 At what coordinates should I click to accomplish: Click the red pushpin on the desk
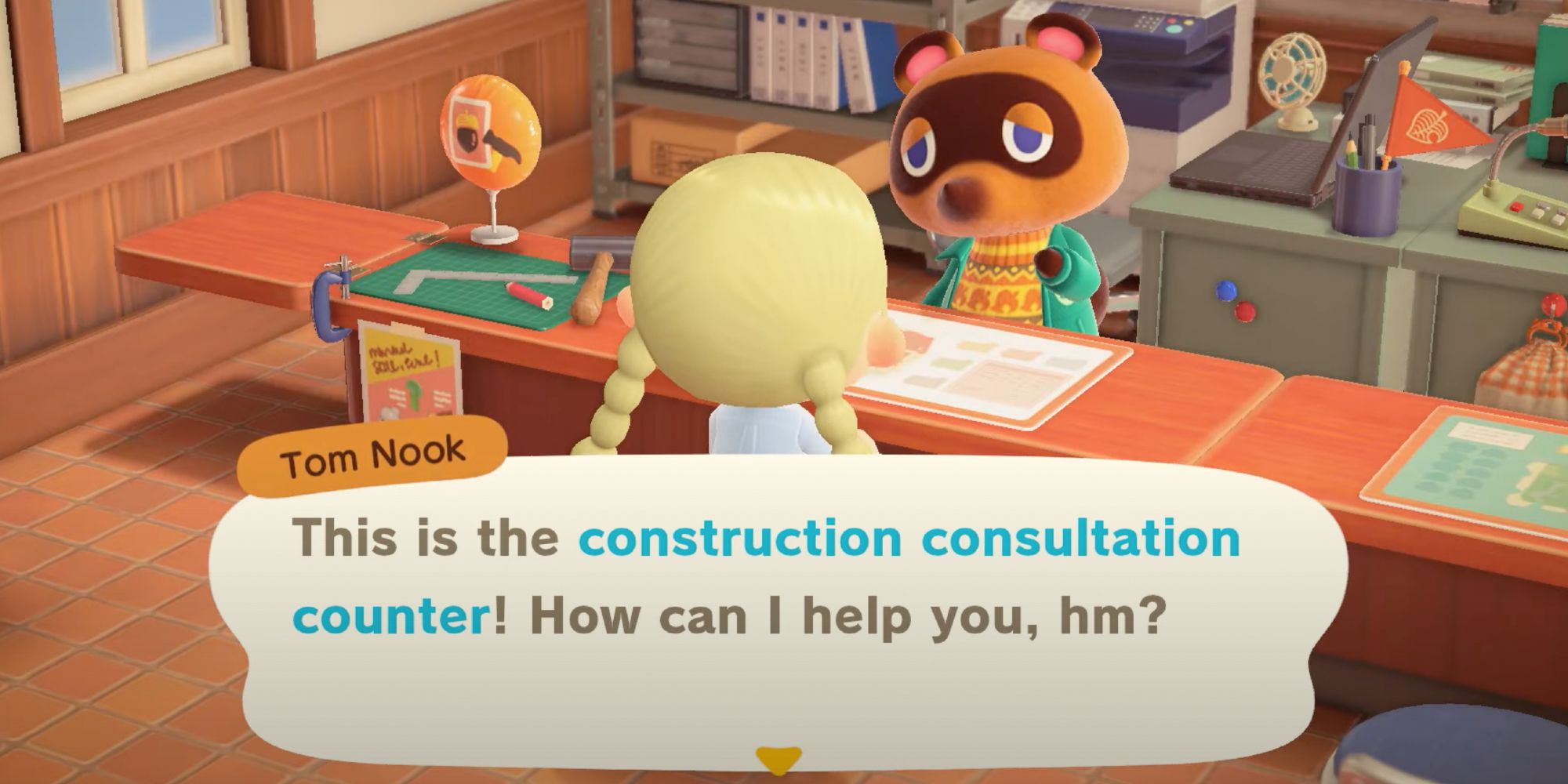pyautogui.click(x=1243, y=314)
